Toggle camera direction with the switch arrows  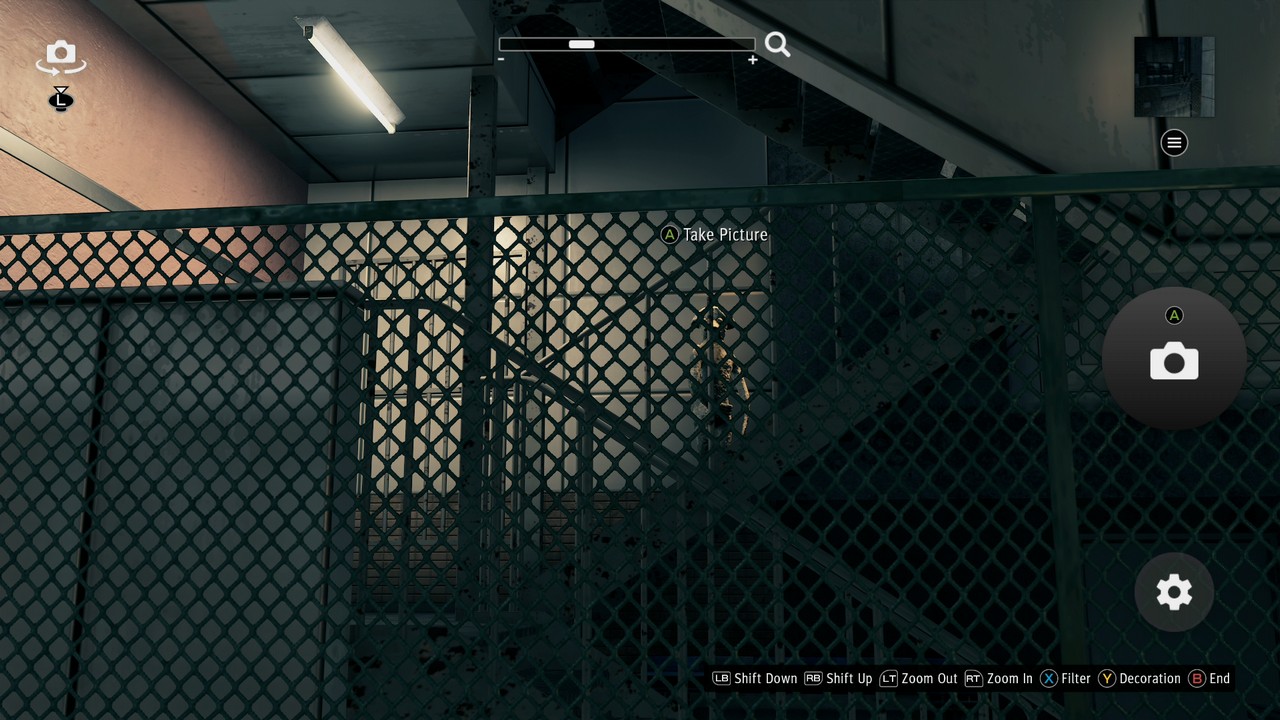pos(60,57)
